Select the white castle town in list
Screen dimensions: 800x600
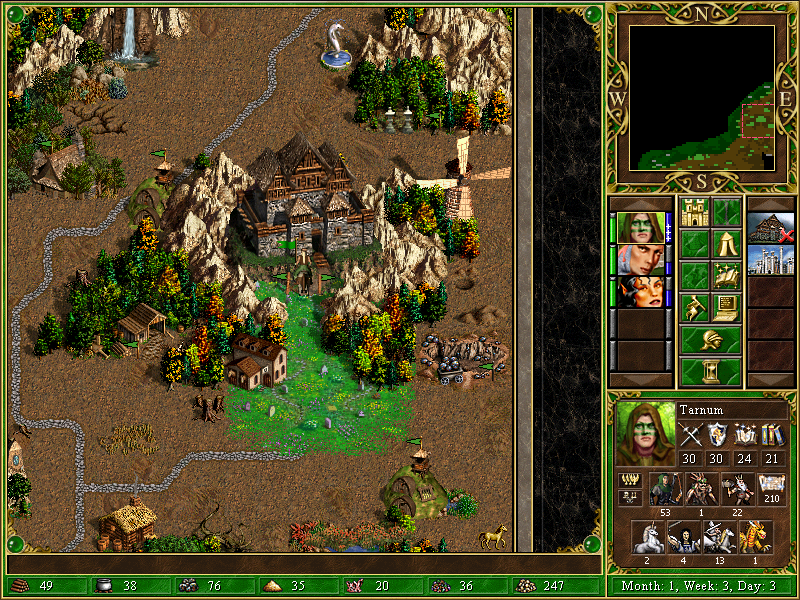(x=770, y=259)
